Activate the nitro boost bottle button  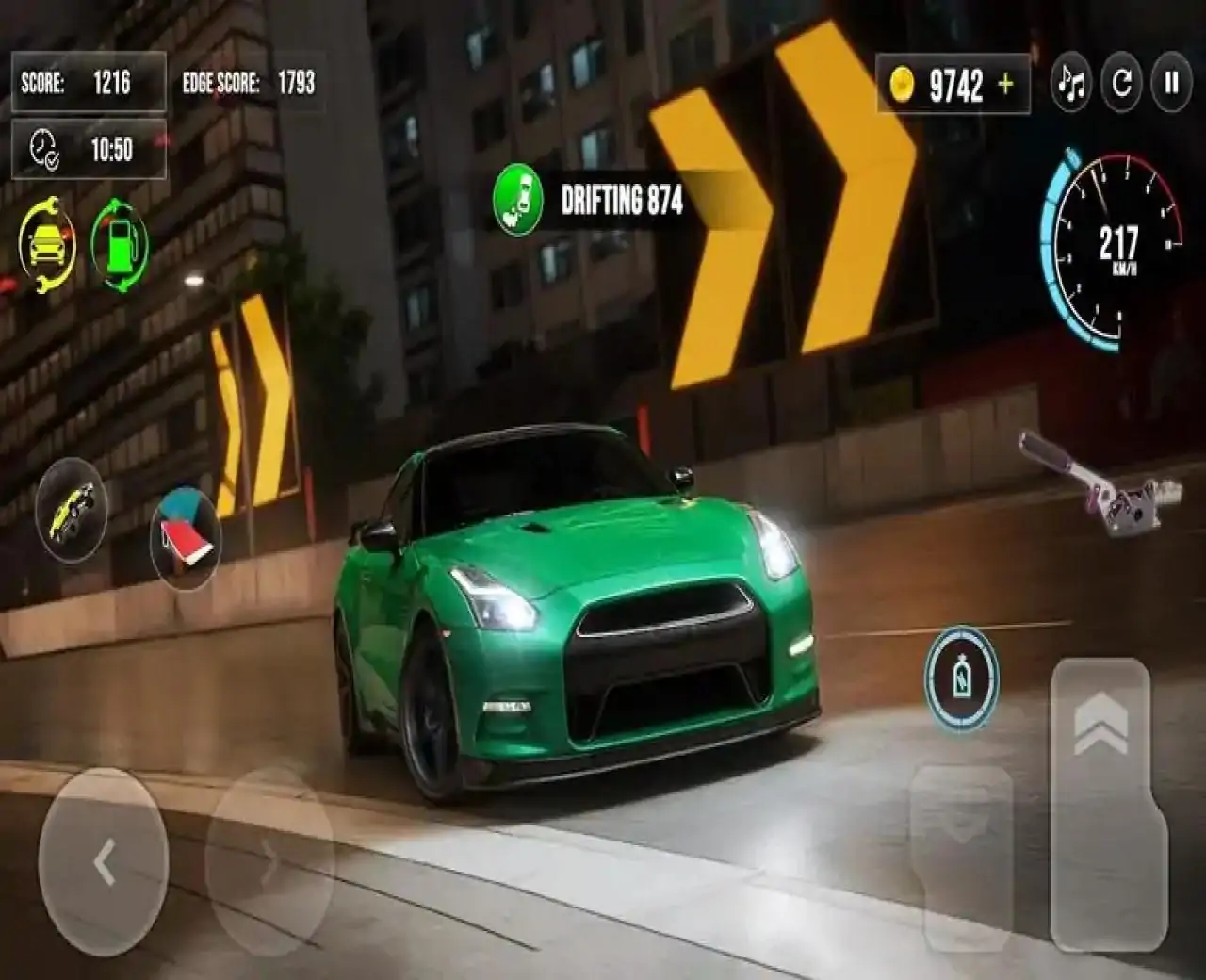961,678
